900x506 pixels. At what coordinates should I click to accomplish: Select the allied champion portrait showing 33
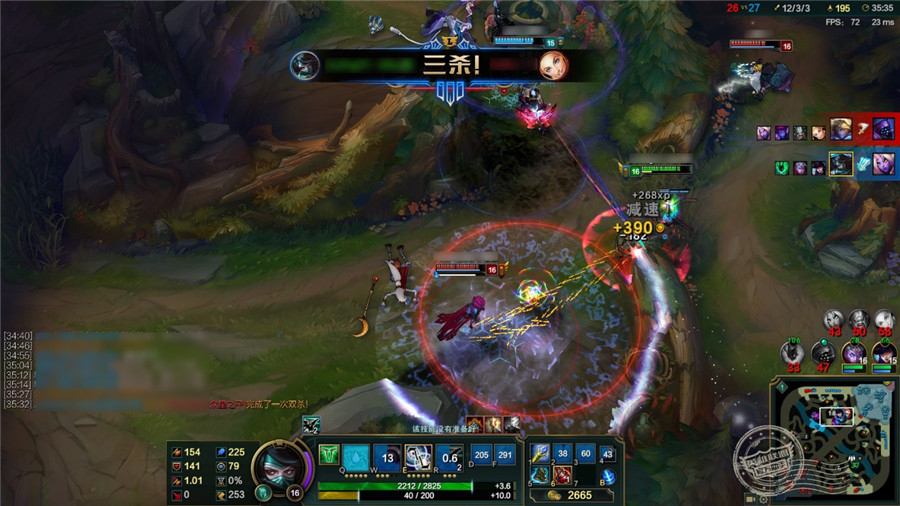point(793,352)
